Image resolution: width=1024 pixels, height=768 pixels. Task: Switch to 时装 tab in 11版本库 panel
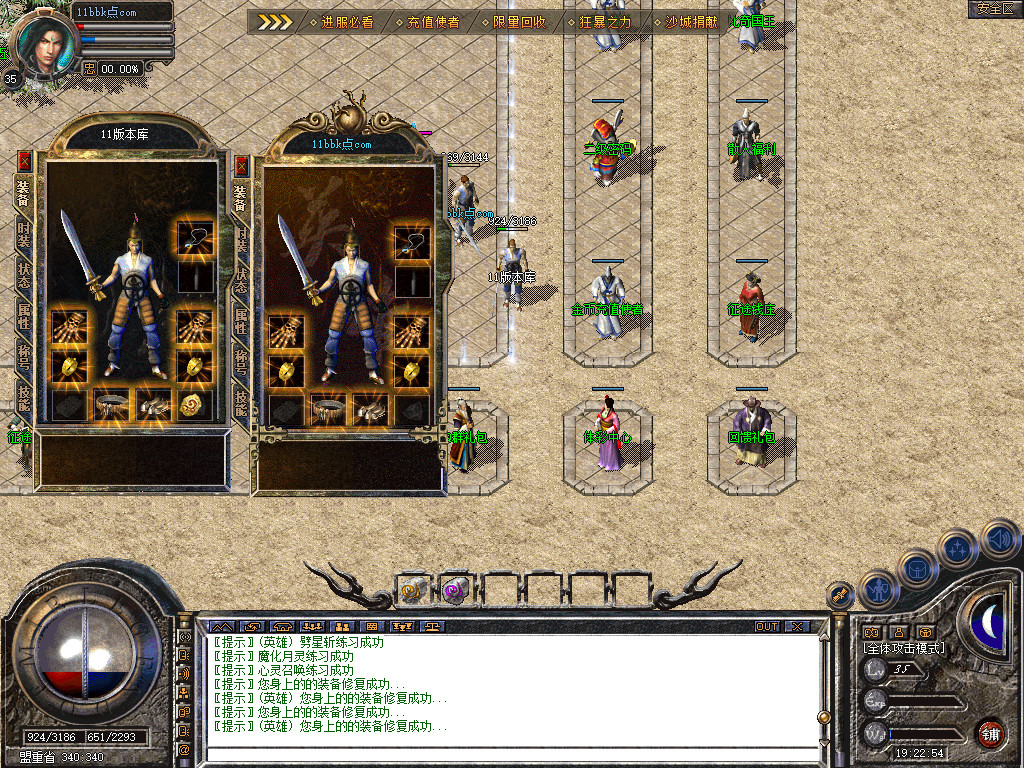click(24, 237)
